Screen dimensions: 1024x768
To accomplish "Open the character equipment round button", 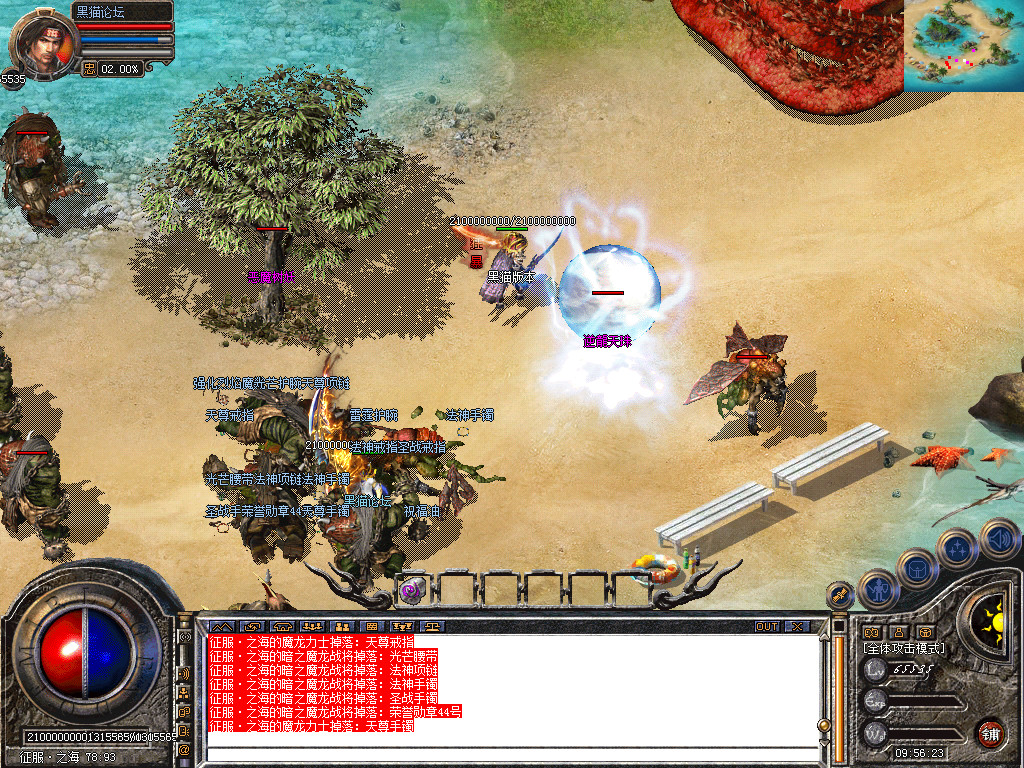I will click(x=878, y=589).
